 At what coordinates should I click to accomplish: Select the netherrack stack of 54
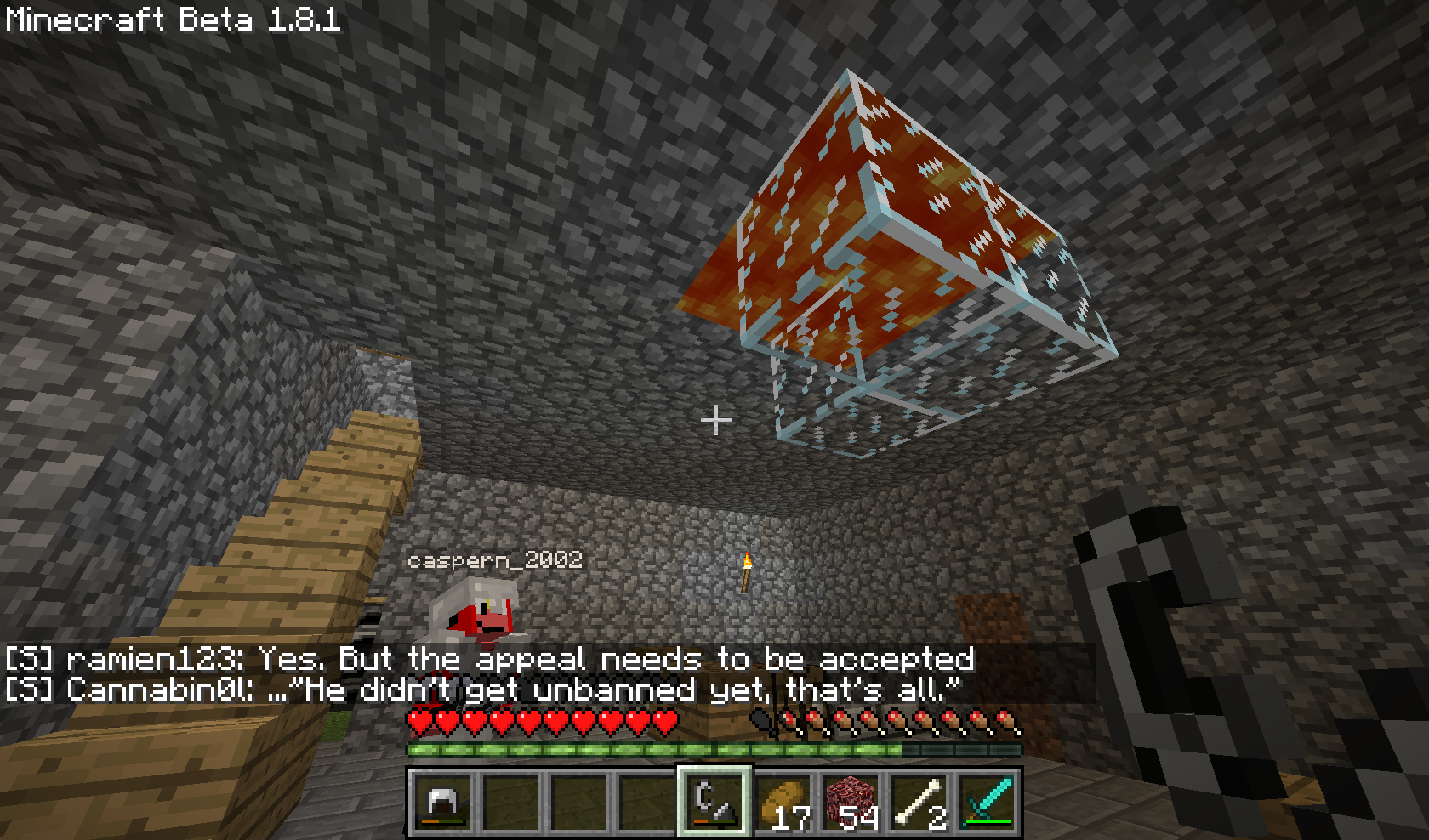pyautogui.click(x=851, y=802)
